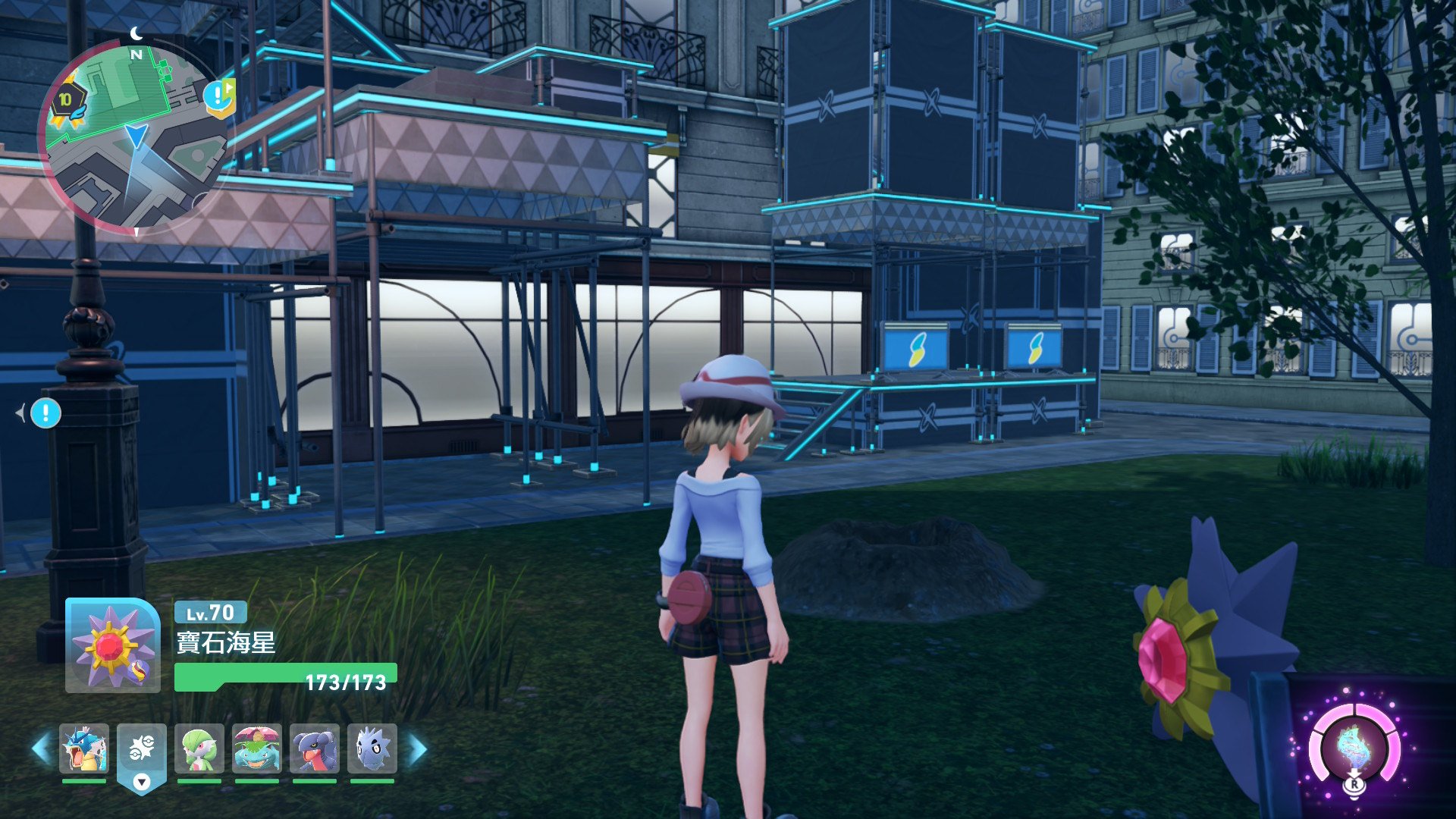Pick the gray spiky Pokémon party slot
Viewport: 1456px width, 819px height.
click(x=372, y=748)
